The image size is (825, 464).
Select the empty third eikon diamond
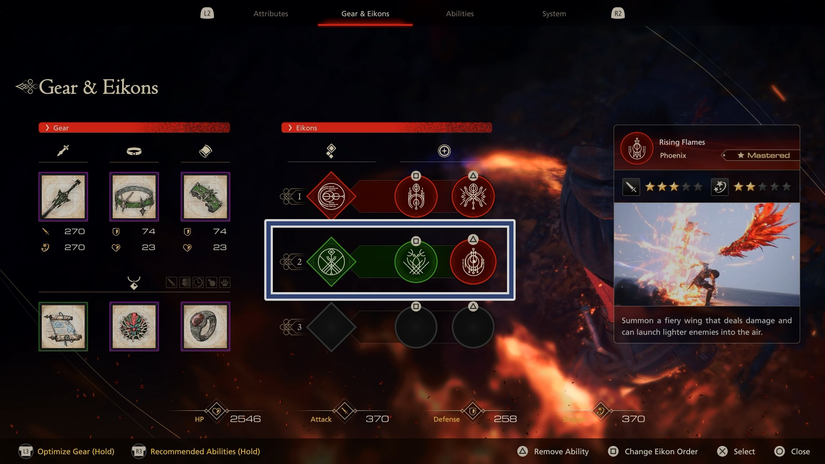(331, 327)
